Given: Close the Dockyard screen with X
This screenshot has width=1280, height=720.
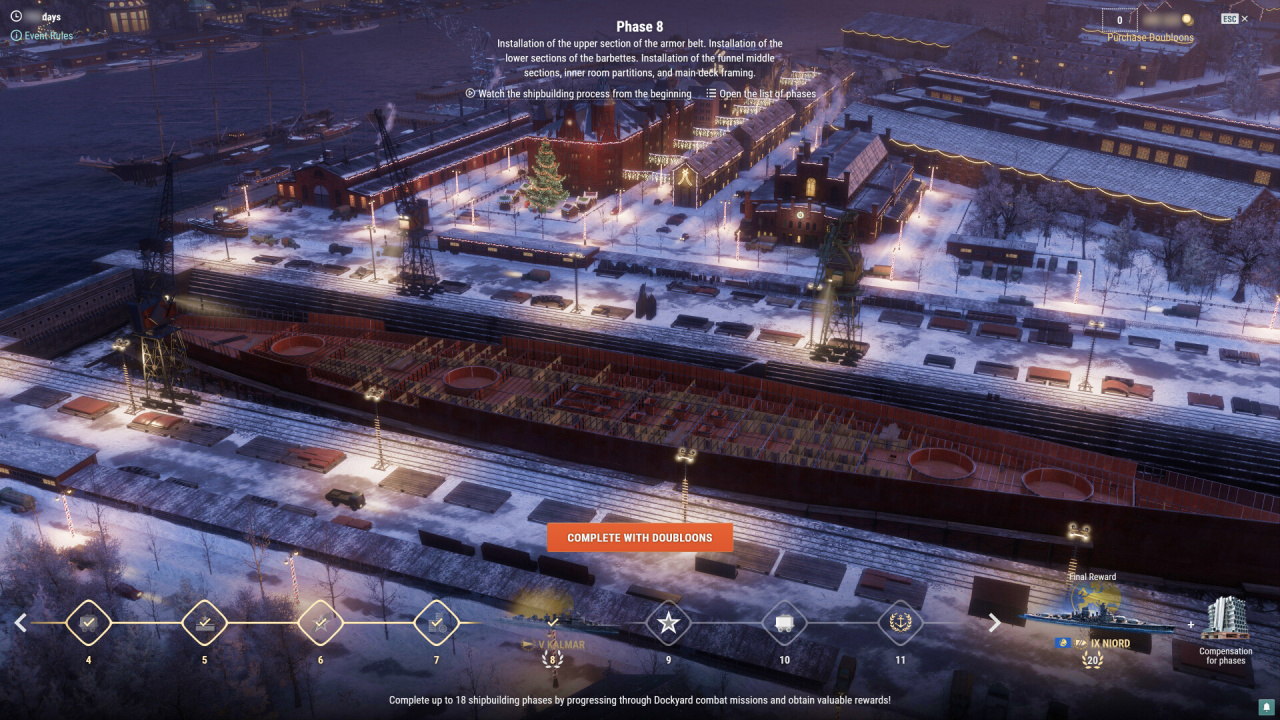Looking at the screenshot, I should [x=1244, y=19].
